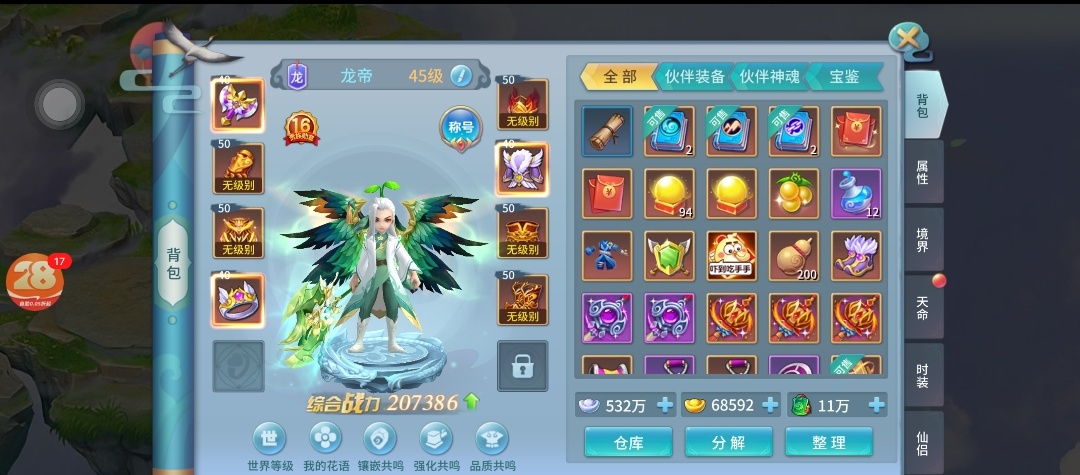Open 世界等级 world level
Screen dimensions: 1080x475
[x=269, y=446]
